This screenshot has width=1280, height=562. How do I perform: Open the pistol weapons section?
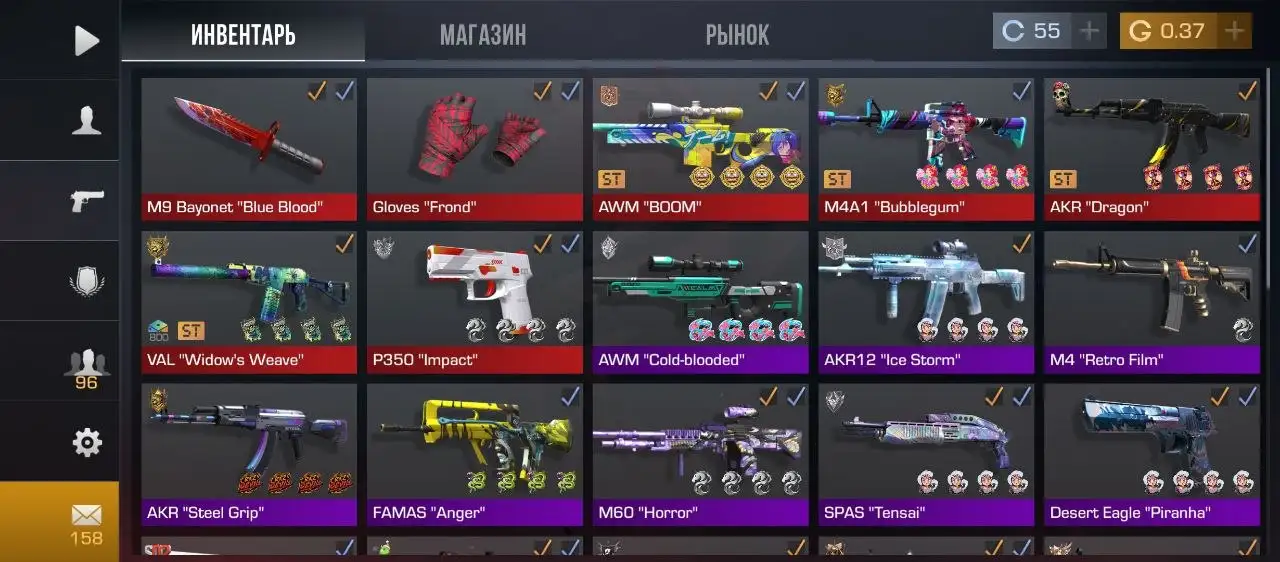coord(87,201)
